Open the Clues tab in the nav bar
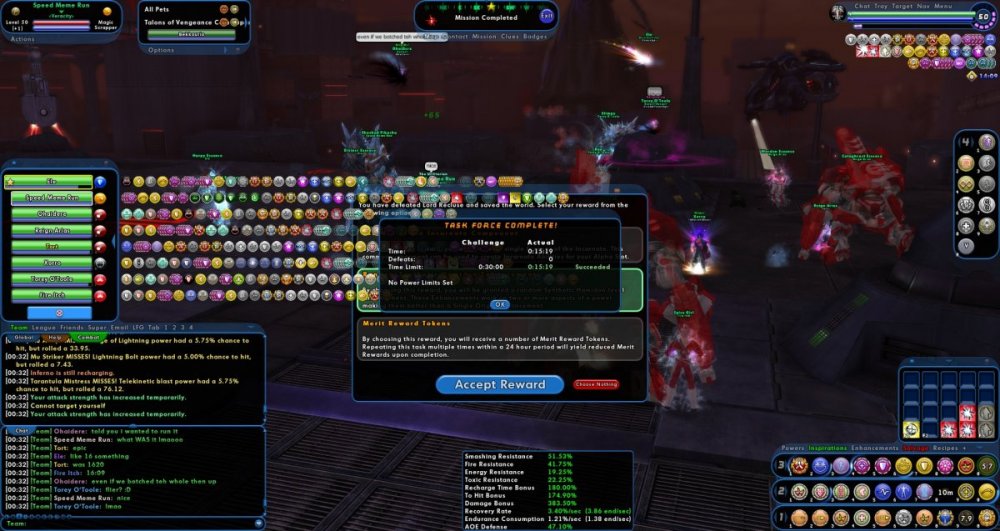Screen dimensions: 1000x531 pyautogui.click(x=509, y=36)
